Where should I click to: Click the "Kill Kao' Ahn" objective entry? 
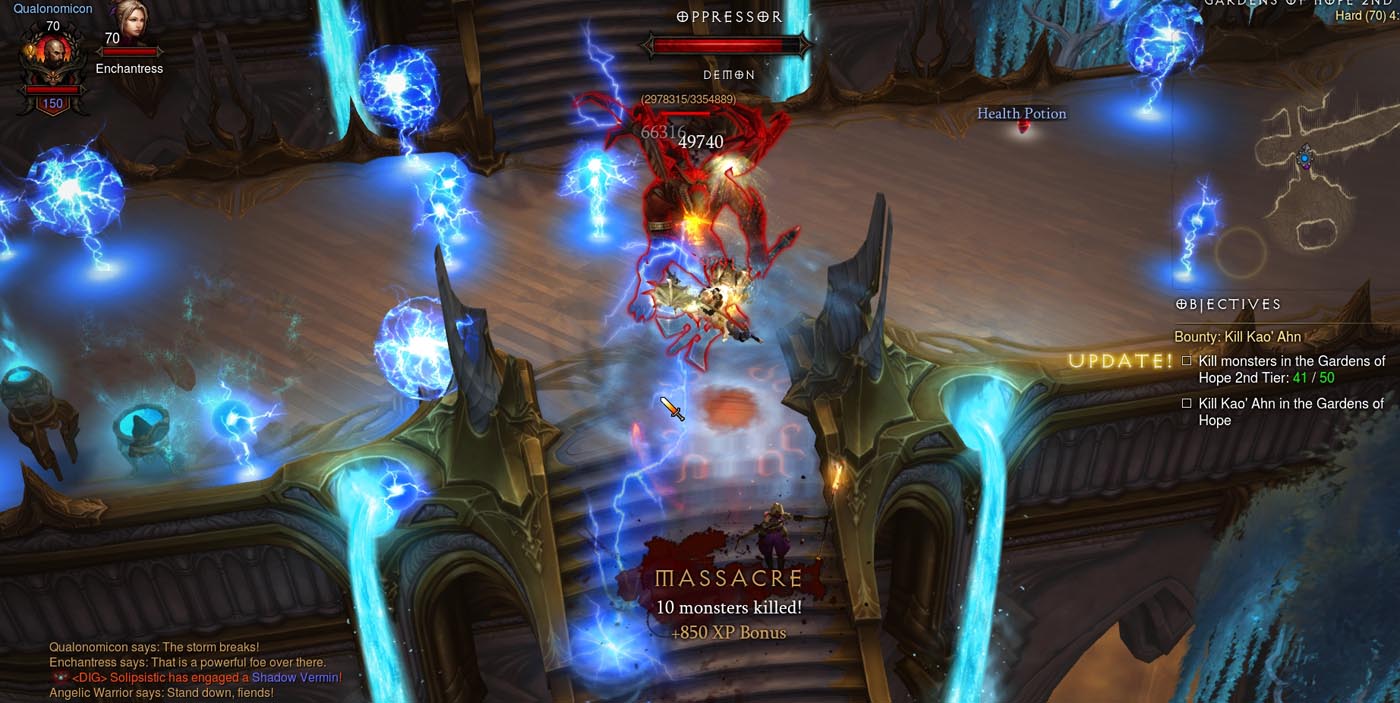[x=1290, y=412]
